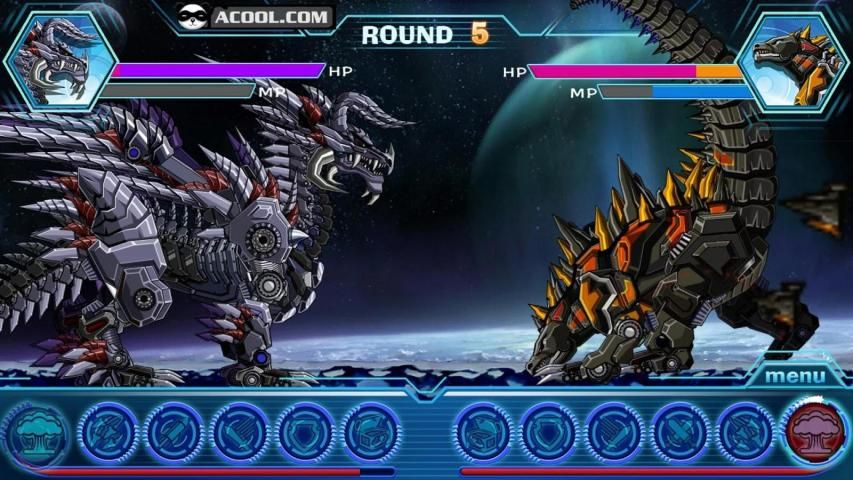Open the menu button
This screenshot has height=480, width=853.
(x=795, y=376)
